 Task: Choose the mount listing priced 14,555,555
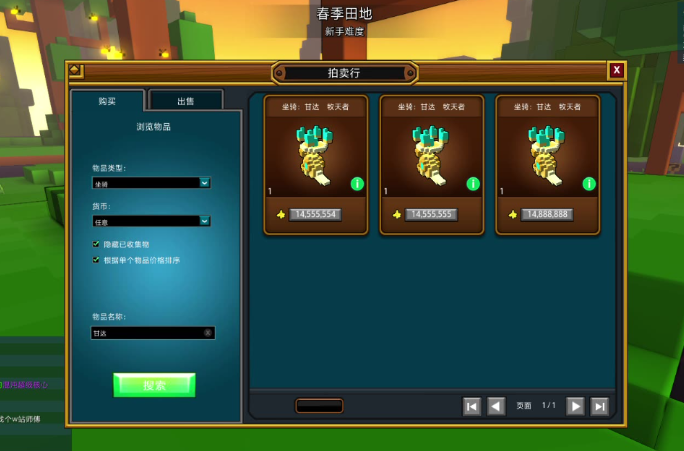click(x=432, y=160)
